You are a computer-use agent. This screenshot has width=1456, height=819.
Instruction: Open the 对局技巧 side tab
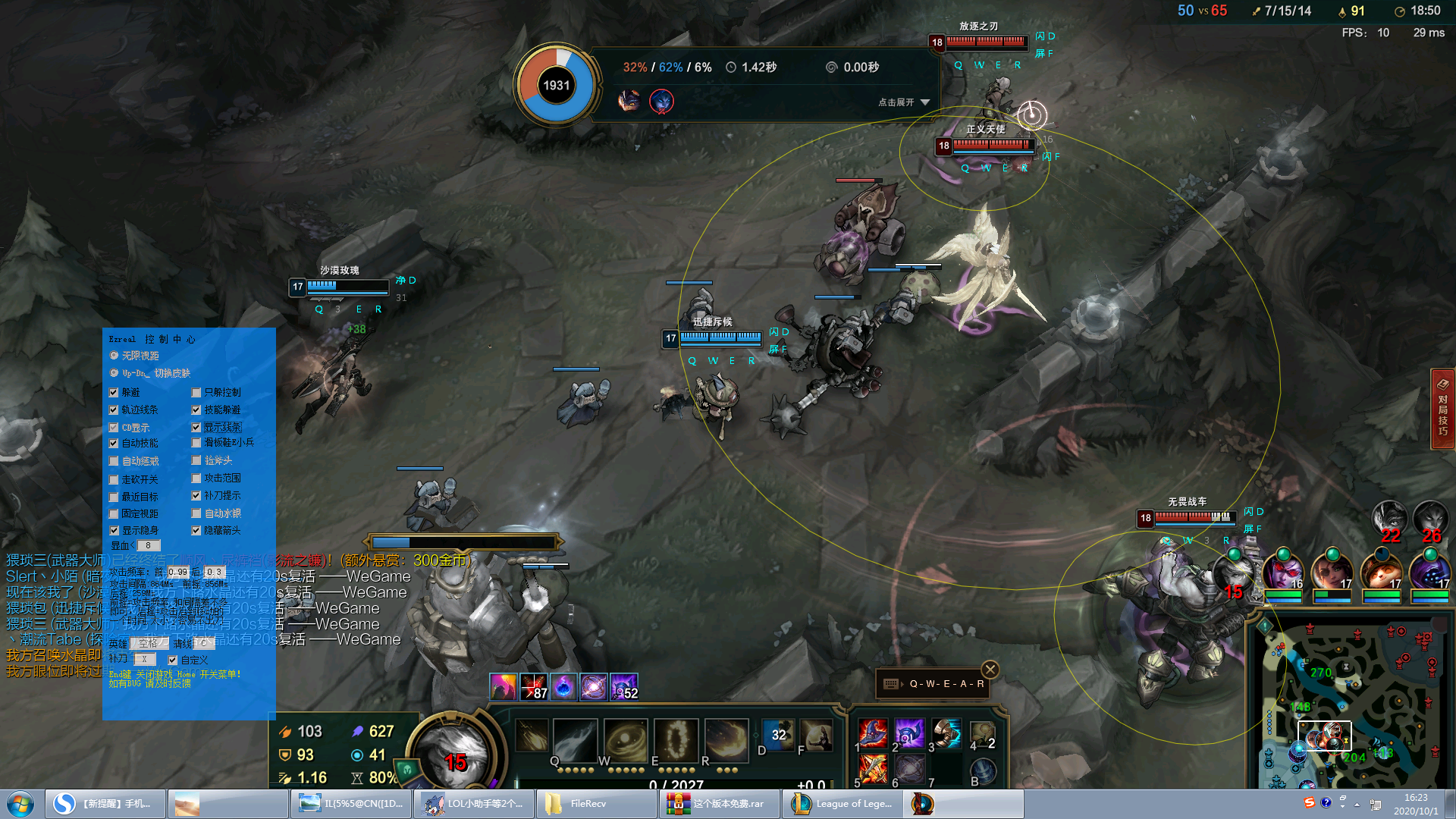point(1442,409)
